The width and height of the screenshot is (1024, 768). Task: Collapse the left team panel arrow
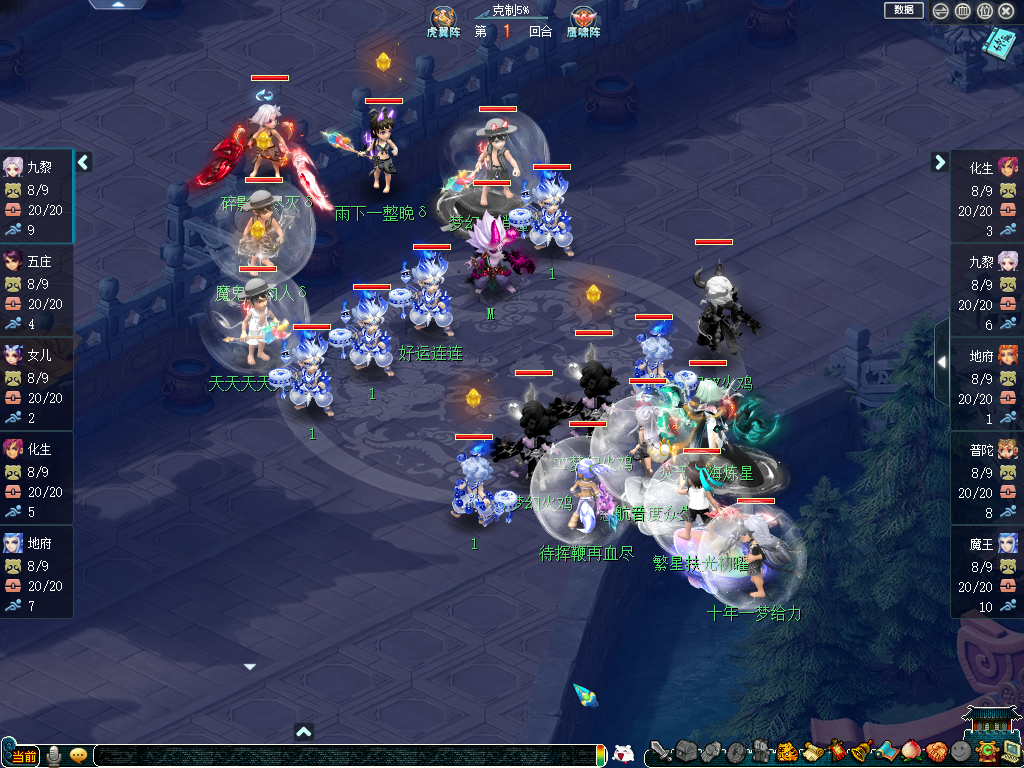pyautogui.click(x=84, y=162)
